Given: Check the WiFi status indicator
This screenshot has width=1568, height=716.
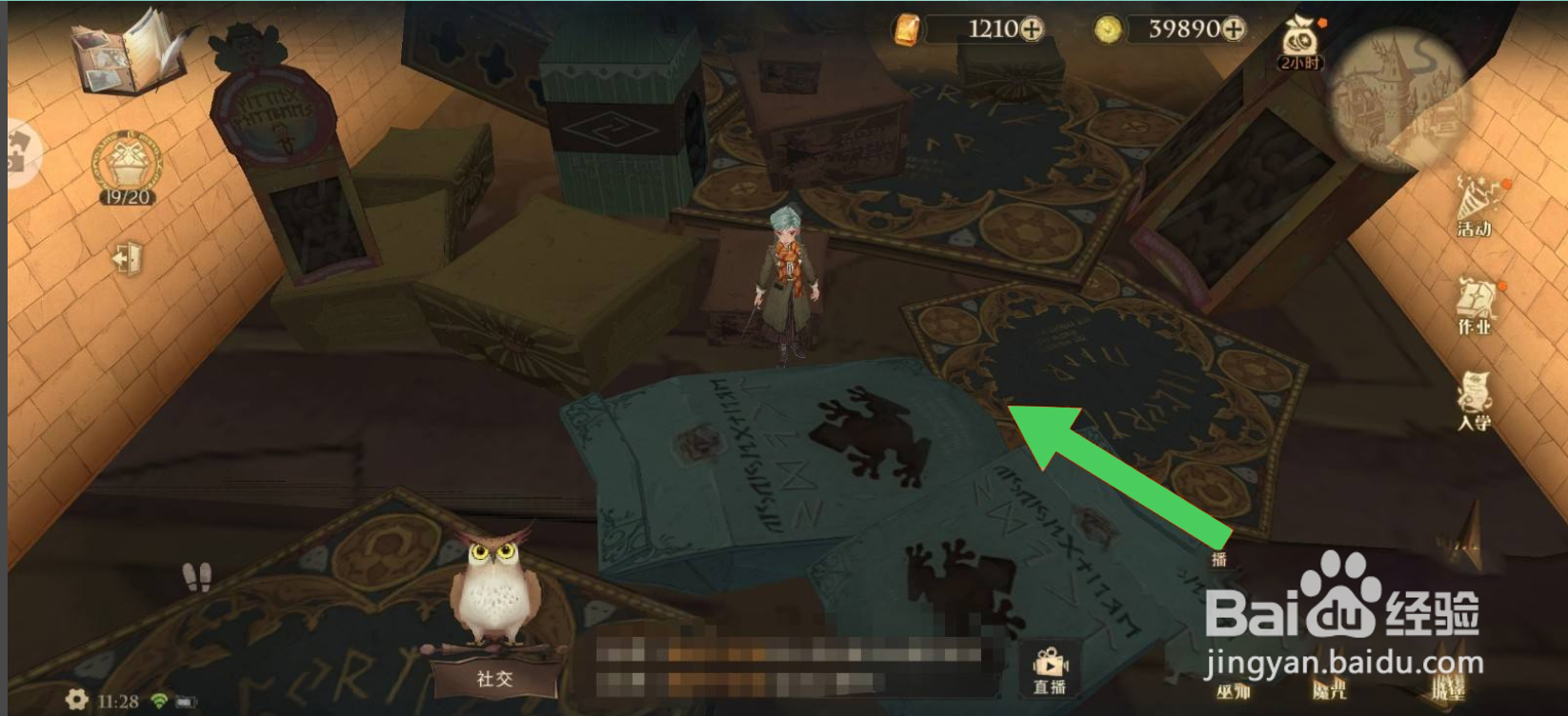Looking at the screenshot, I should [x=160, y=701].
